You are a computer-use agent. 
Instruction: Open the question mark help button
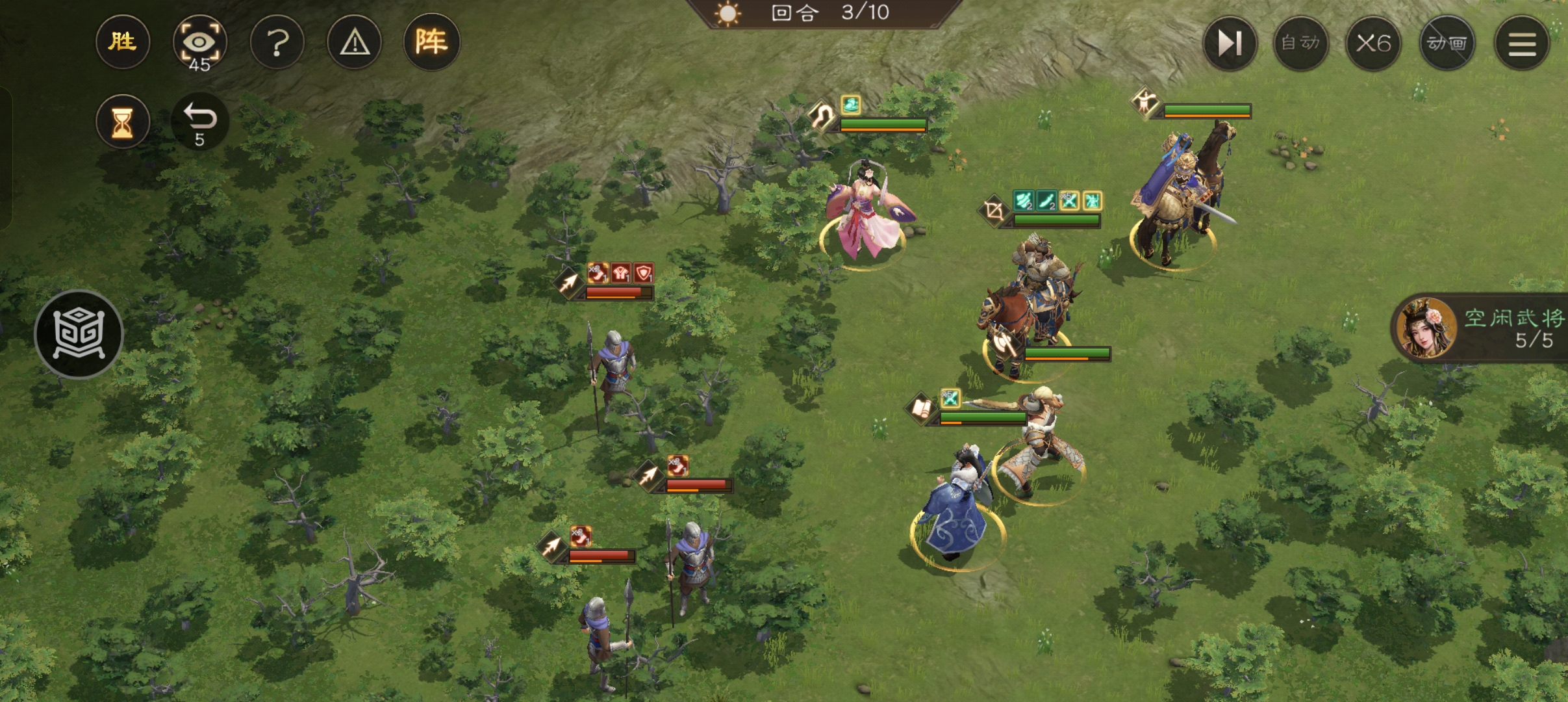277,43
